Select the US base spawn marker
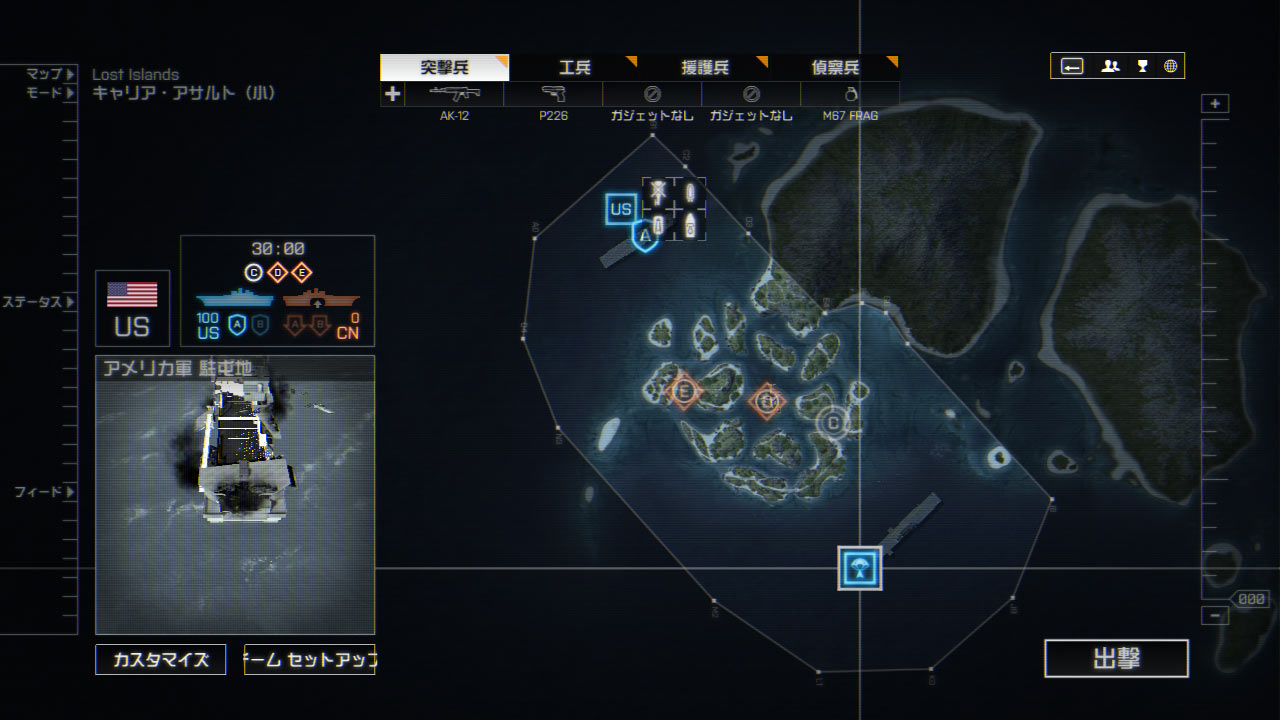 [621, 209]
